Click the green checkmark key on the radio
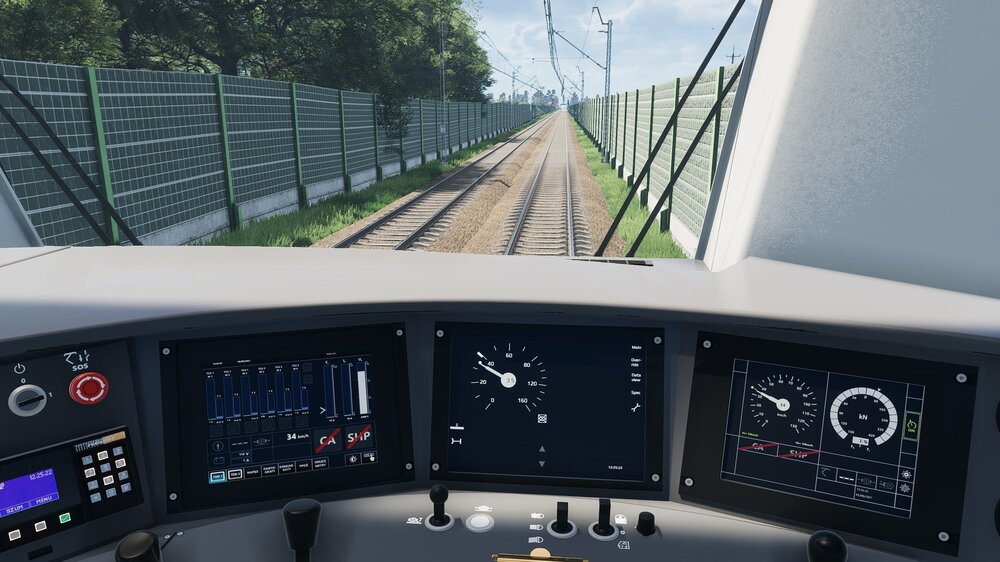 [x=65, y=518]
